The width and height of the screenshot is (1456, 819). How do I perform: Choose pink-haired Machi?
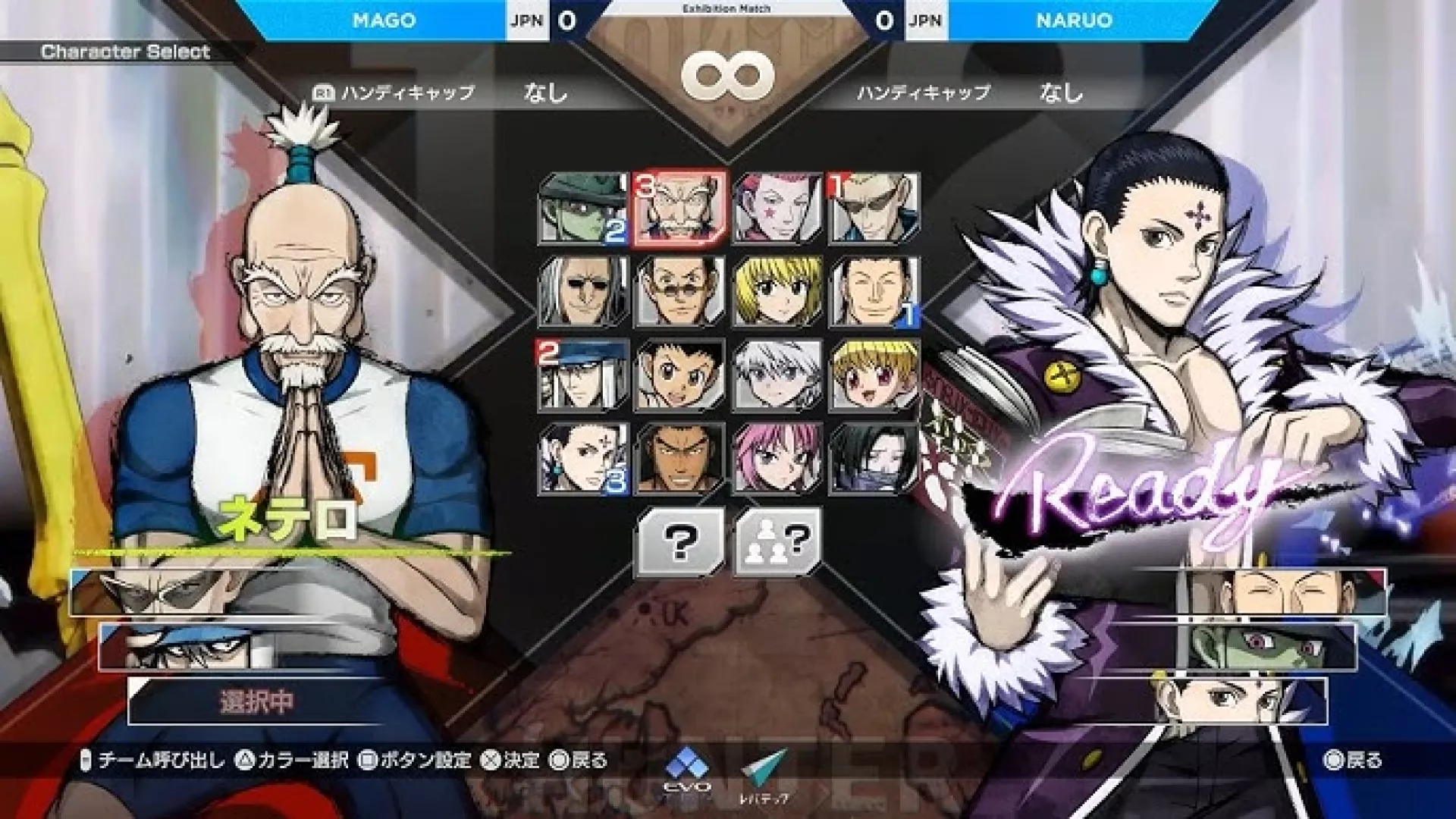click(777, 459)
